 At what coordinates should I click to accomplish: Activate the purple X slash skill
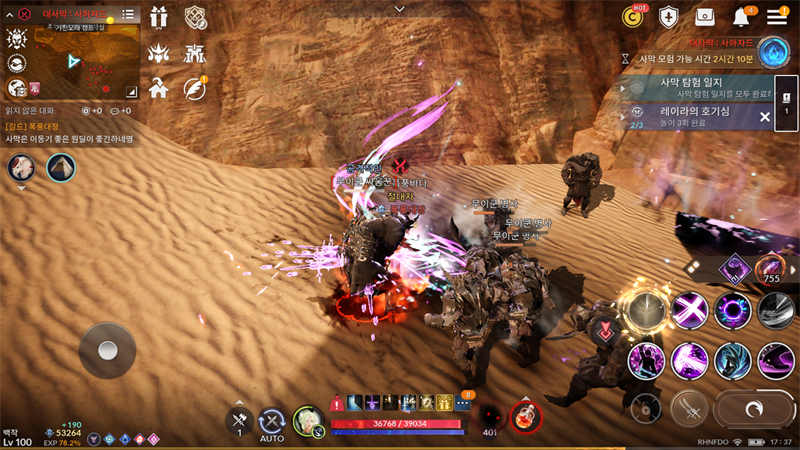click(x=689, y=310)
